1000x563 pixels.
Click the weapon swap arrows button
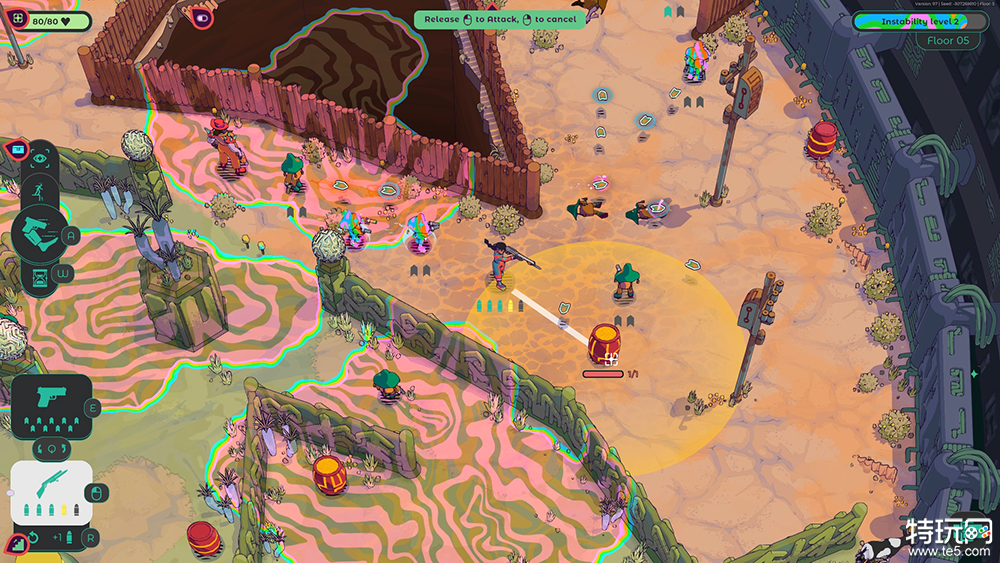52,445
